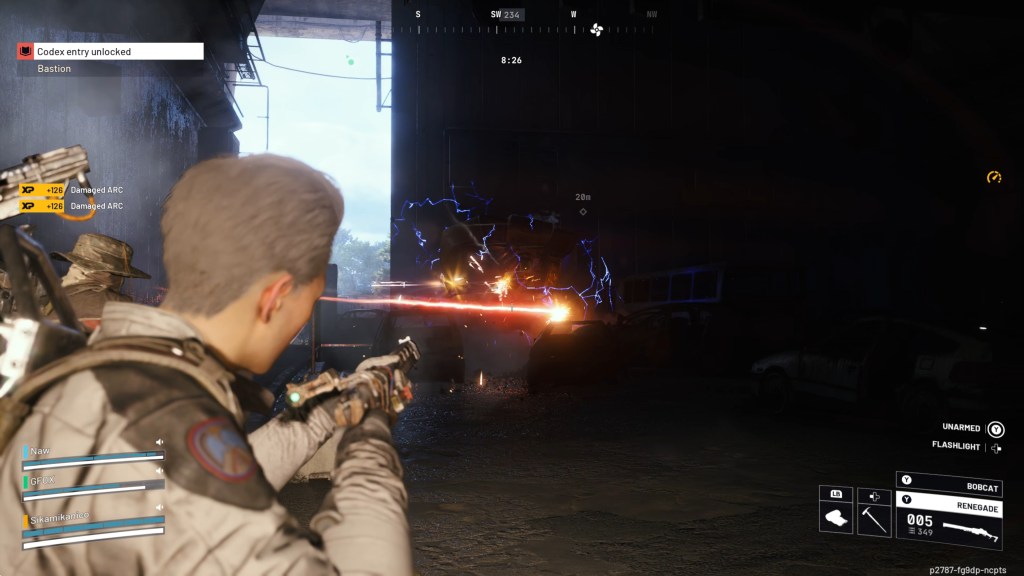1024x576 pixels.
Task: Click the fan-shaped marker on the compass
Action: (597, 29)
